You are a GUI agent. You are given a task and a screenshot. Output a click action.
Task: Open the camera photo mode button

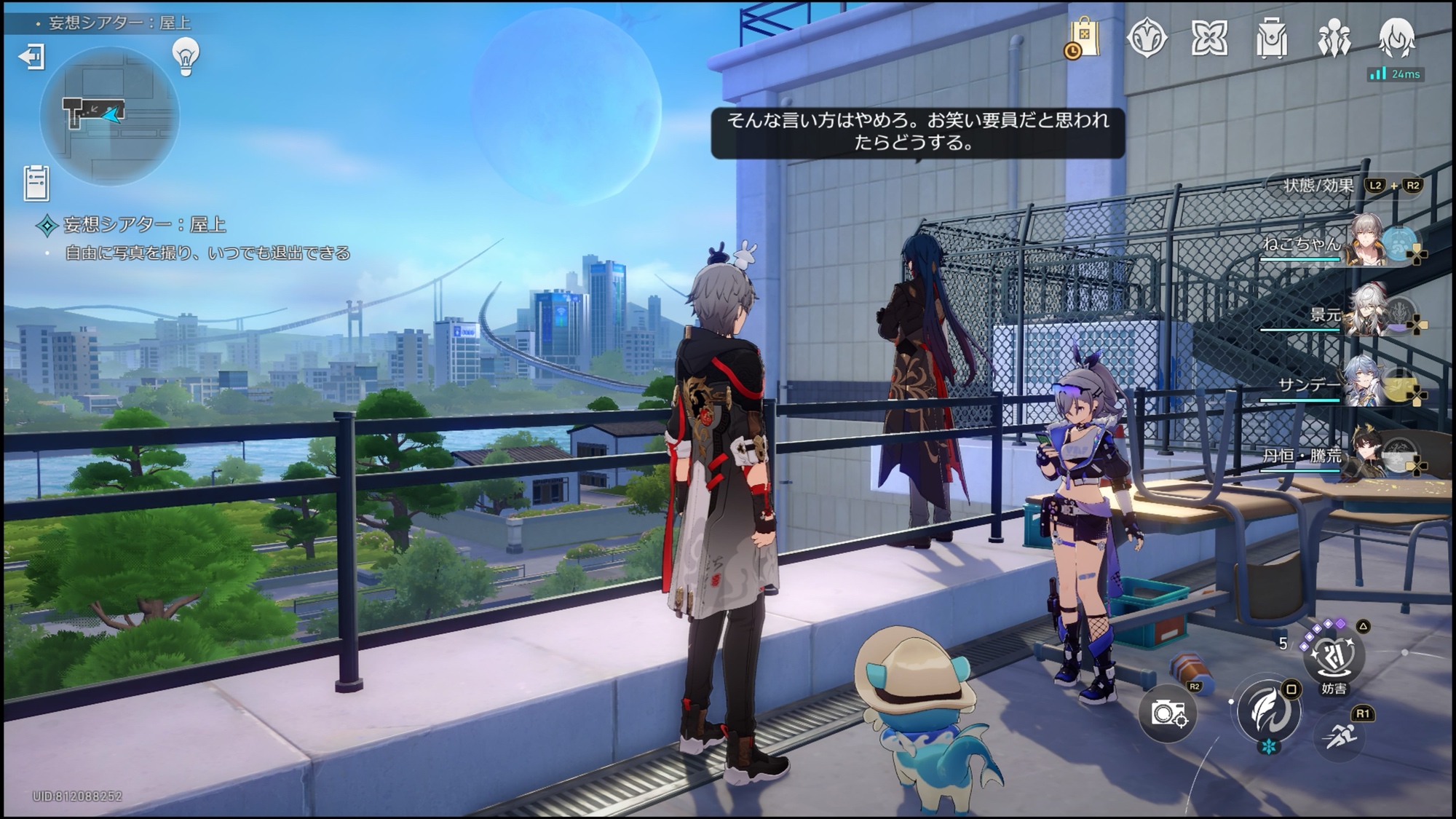point(1168,713)
